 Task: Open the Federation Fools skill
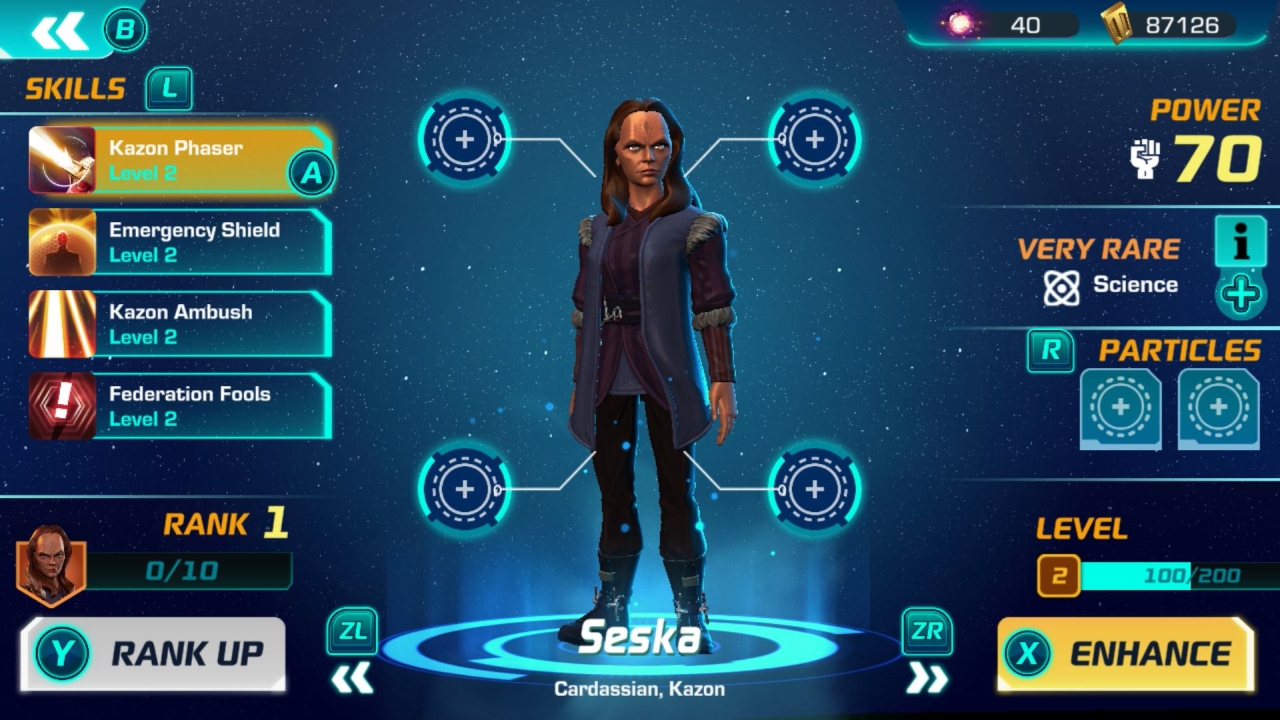click(x=180, y=405)
